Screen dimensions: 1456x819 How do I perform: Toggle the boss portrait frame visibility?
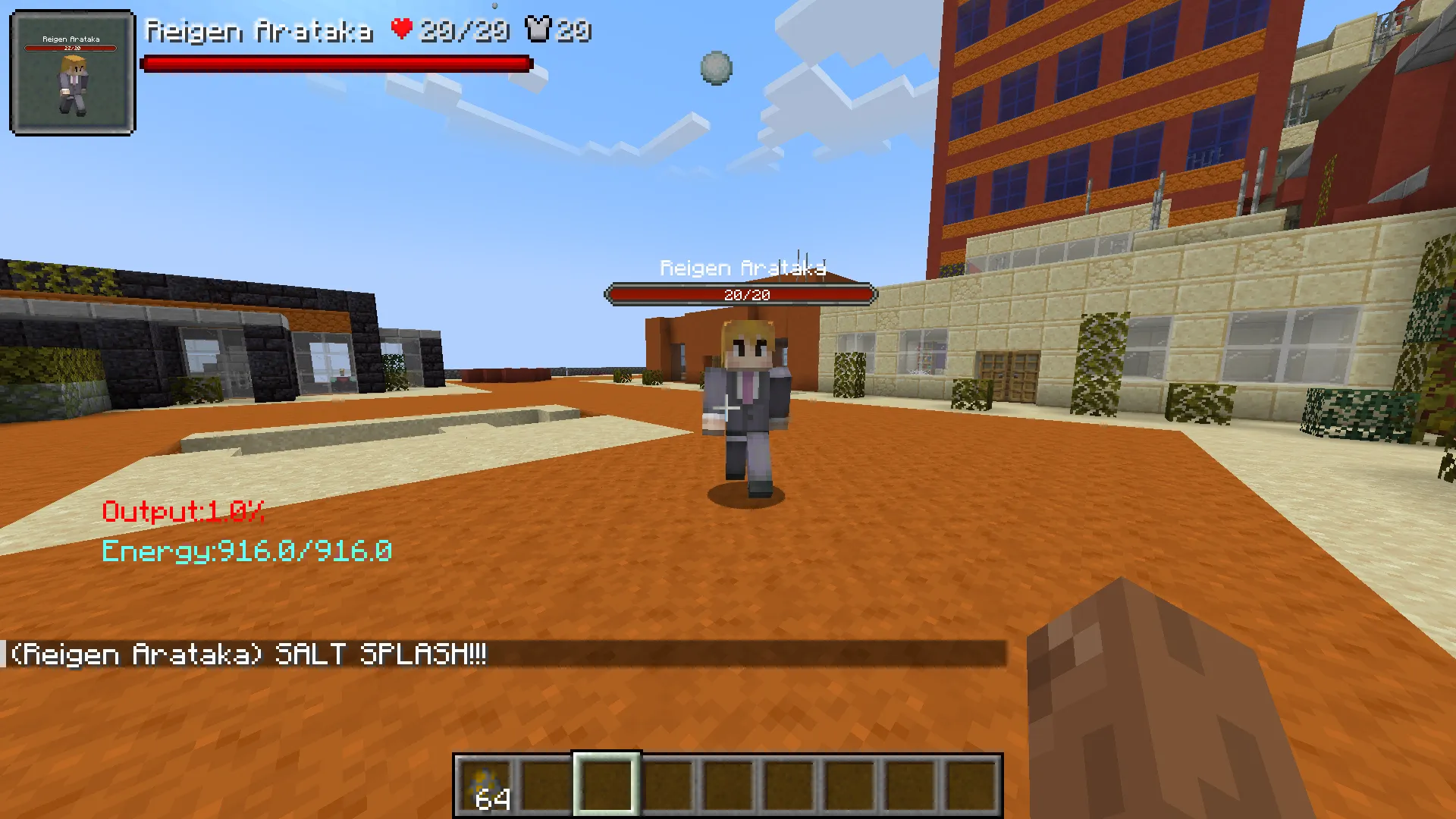[72, 72]
